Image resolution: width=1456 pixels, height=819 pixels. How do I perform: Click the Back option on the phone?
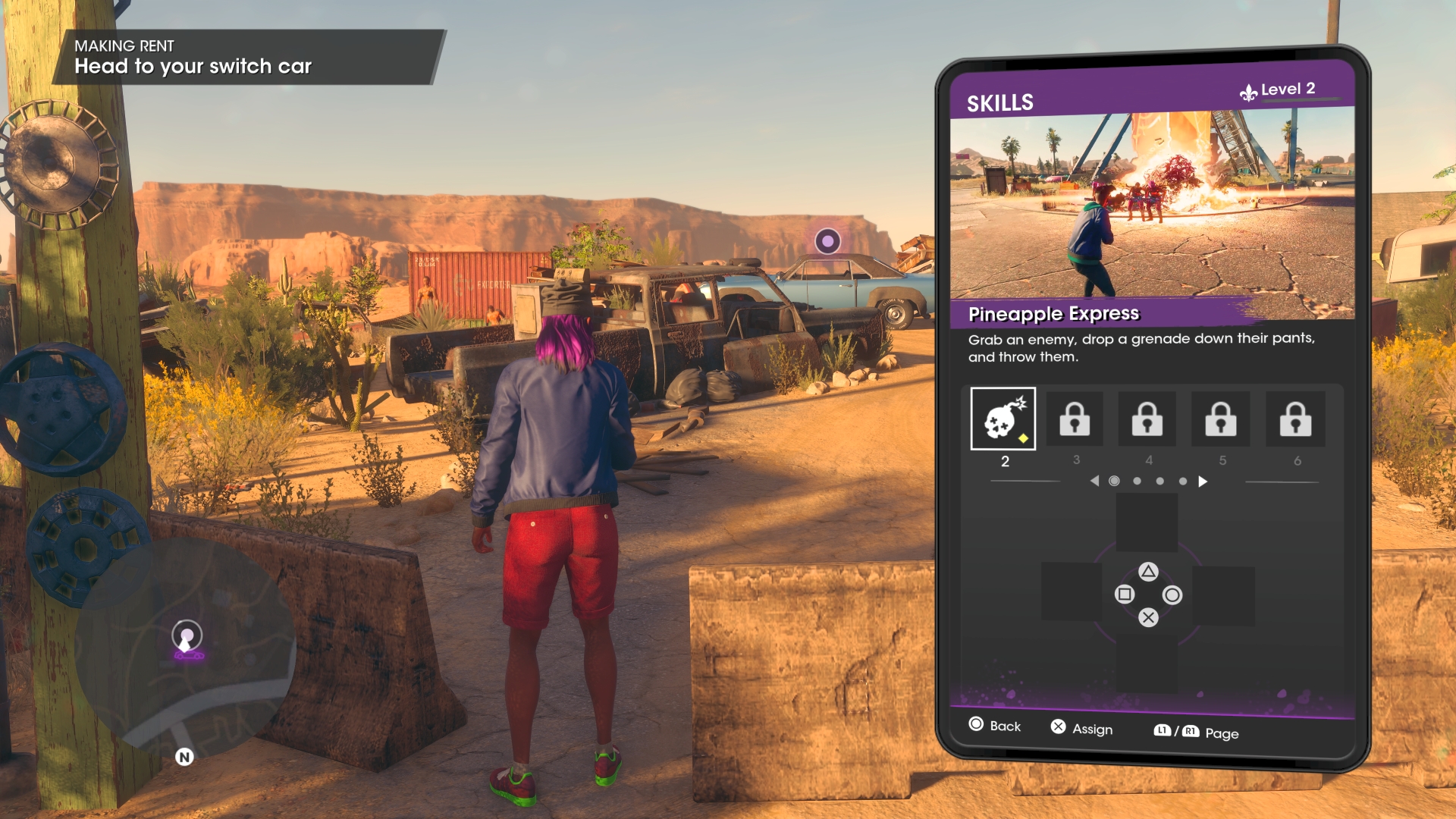pos(995,726)
